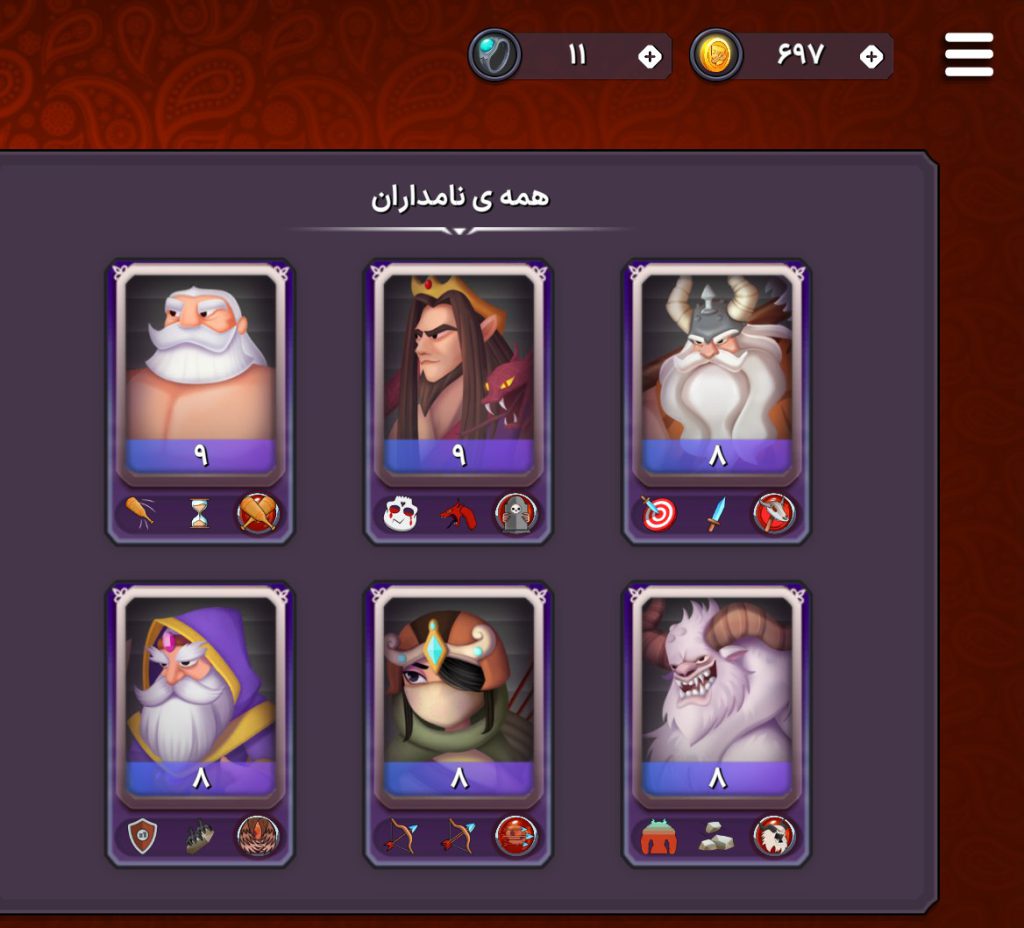Click the gold coin currency icon

coord(716,55)
